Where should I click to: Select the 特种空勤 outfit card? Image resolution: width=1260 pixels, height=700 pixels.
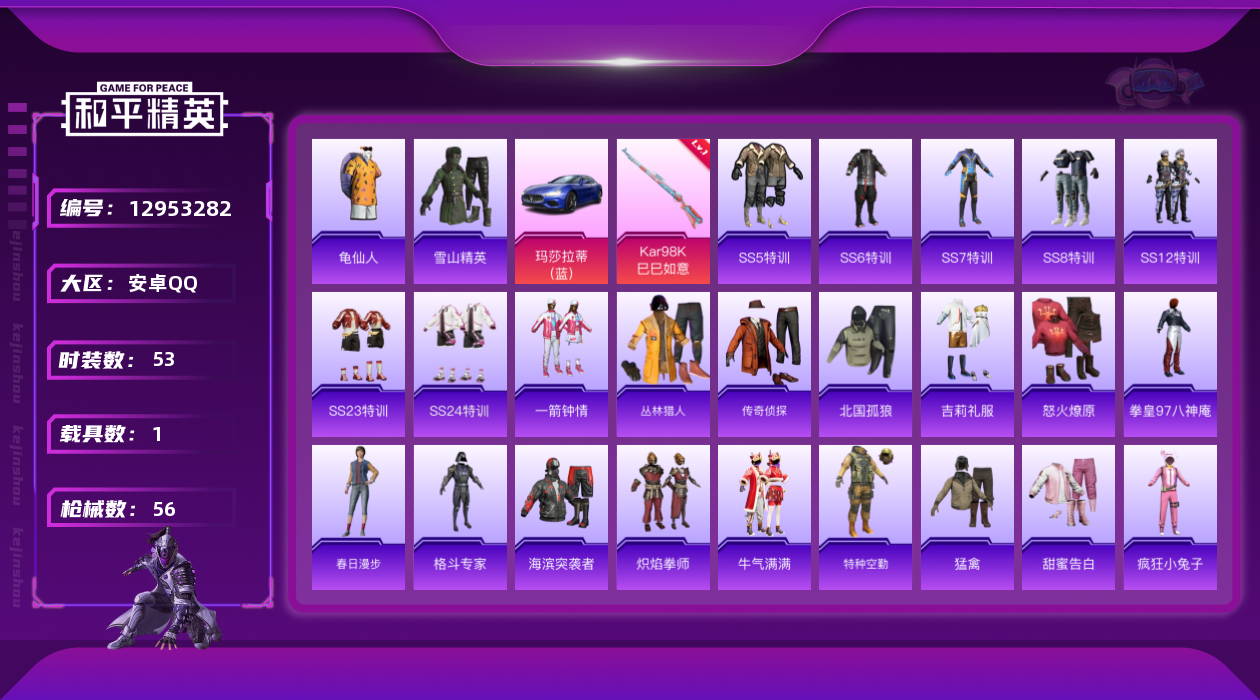click(865, 517)
